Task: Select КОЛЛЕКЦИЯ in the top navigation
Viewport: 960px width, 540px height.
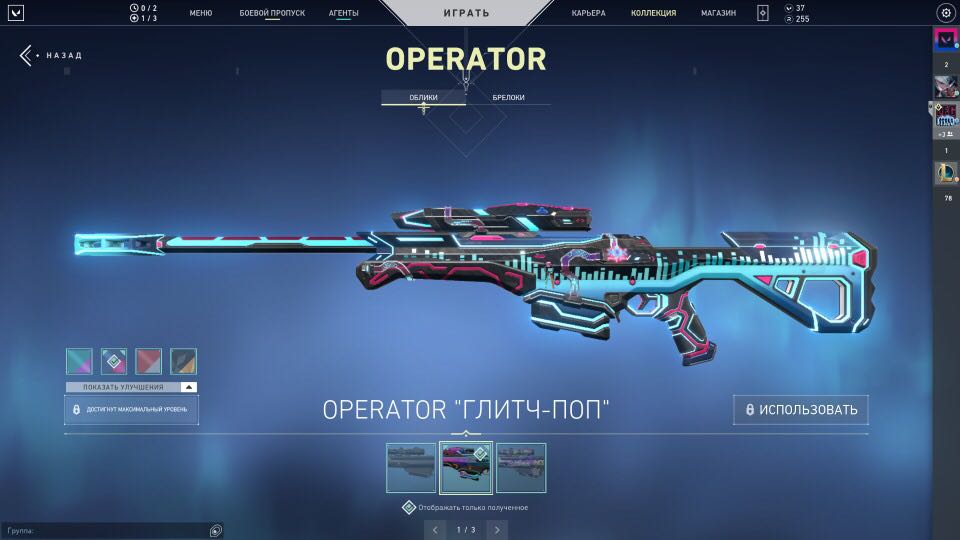Action: point(653,13)
